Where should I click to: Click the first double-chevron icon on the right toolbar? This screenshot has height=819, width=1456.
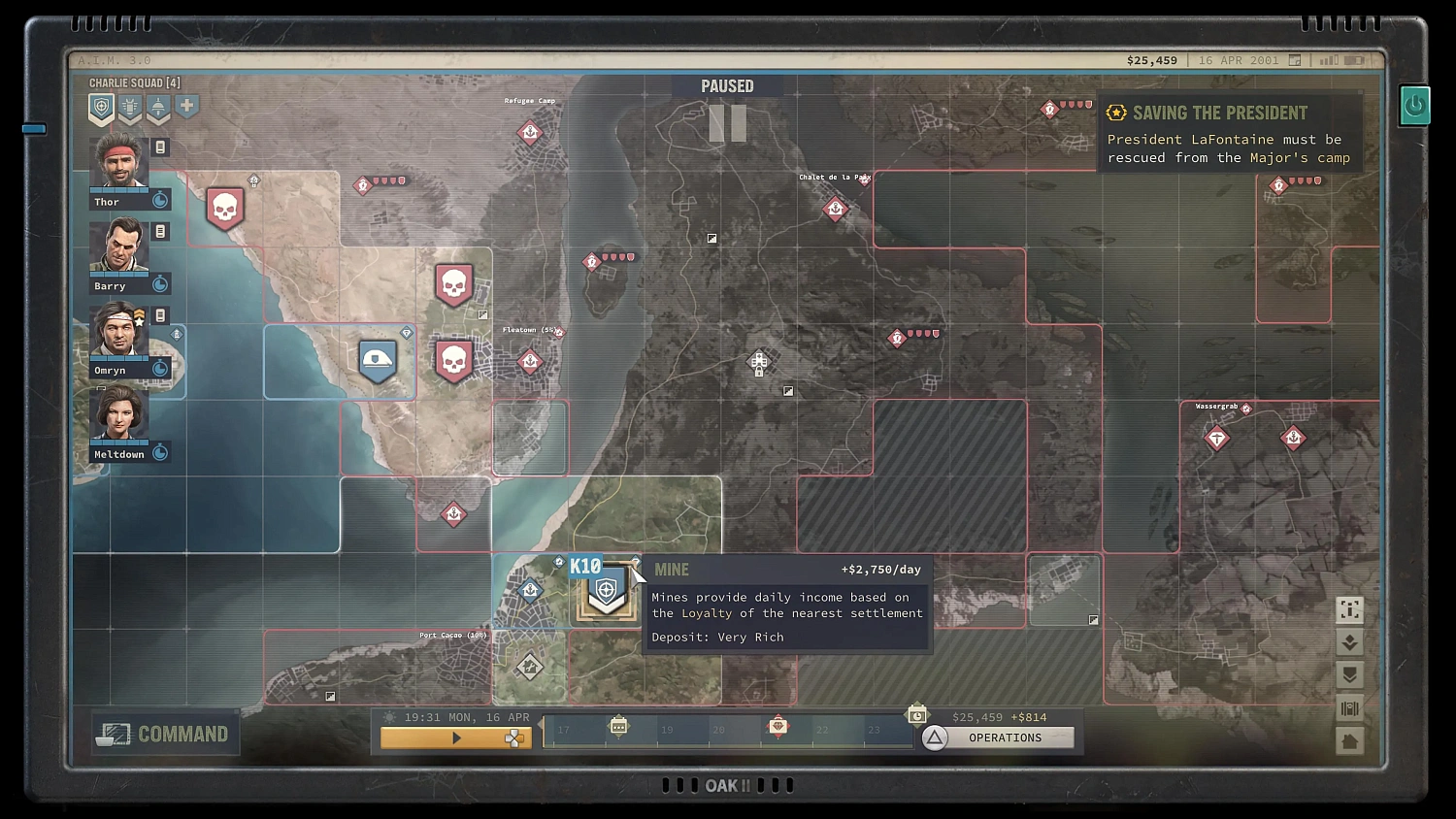(1350, 641)
